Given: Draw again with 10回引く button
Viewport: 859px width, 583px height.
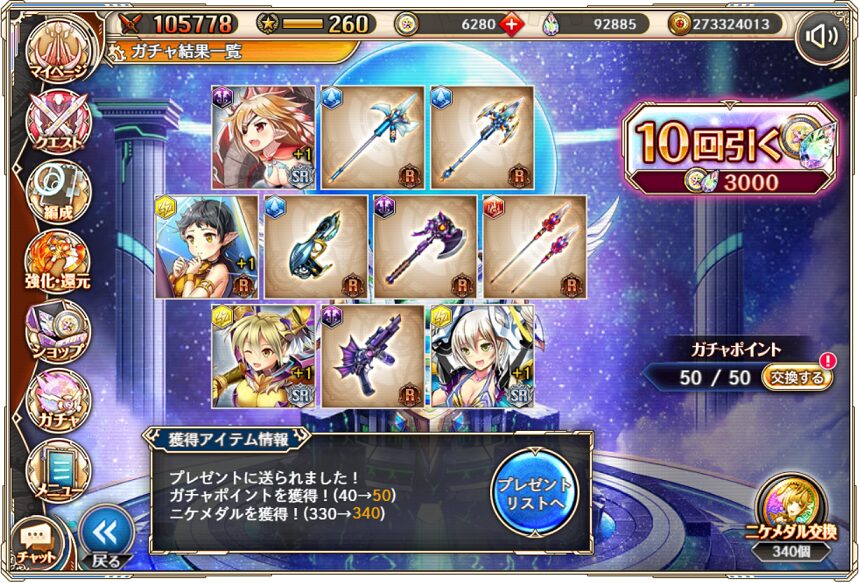Looking at the screenshot, I should [728, 148].
